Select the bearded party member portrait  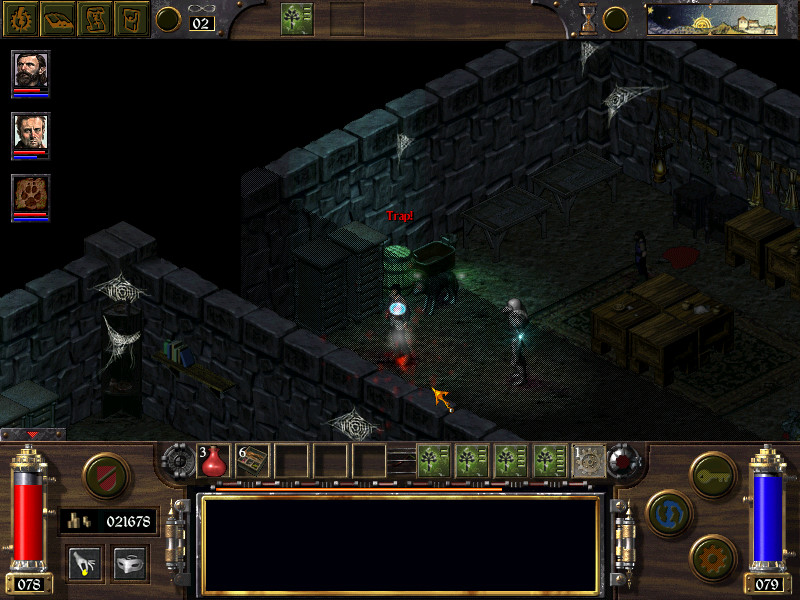coord(31,71)
